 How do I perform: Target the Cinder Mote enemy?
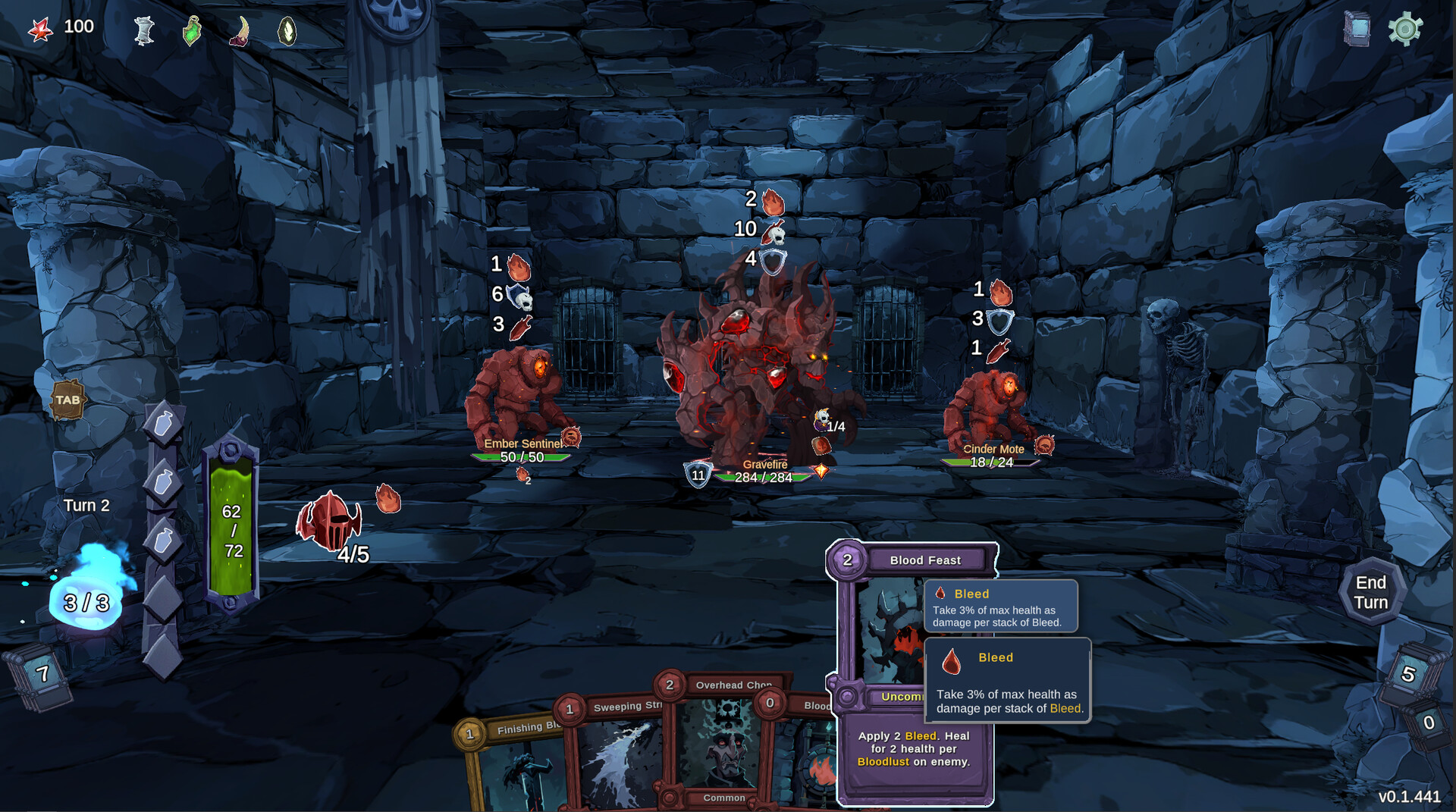click(990, 409)
